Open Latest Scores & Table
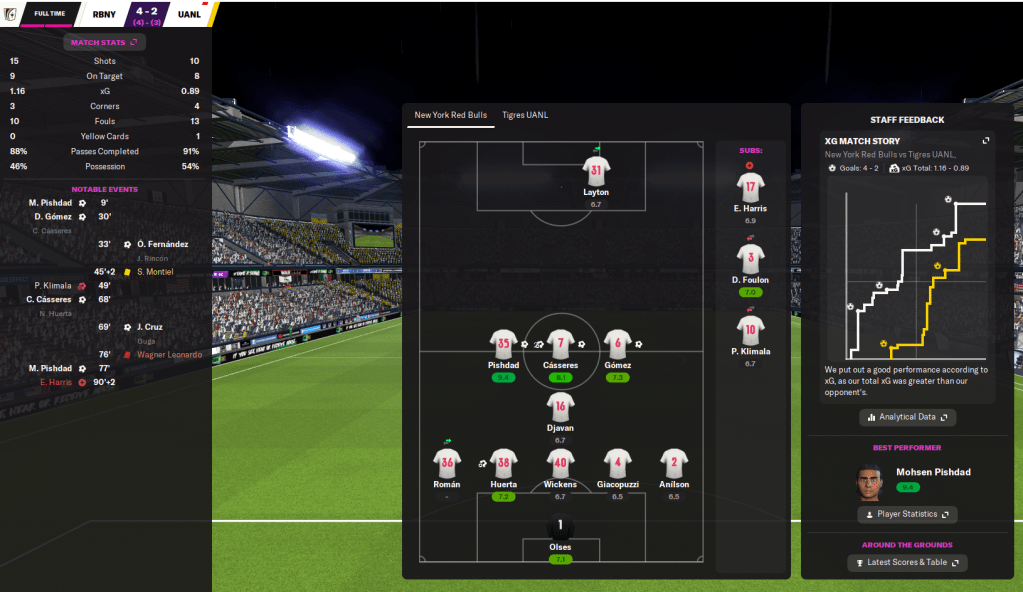The width and height of the screenshot is (1023, 592). coord(907,563)
